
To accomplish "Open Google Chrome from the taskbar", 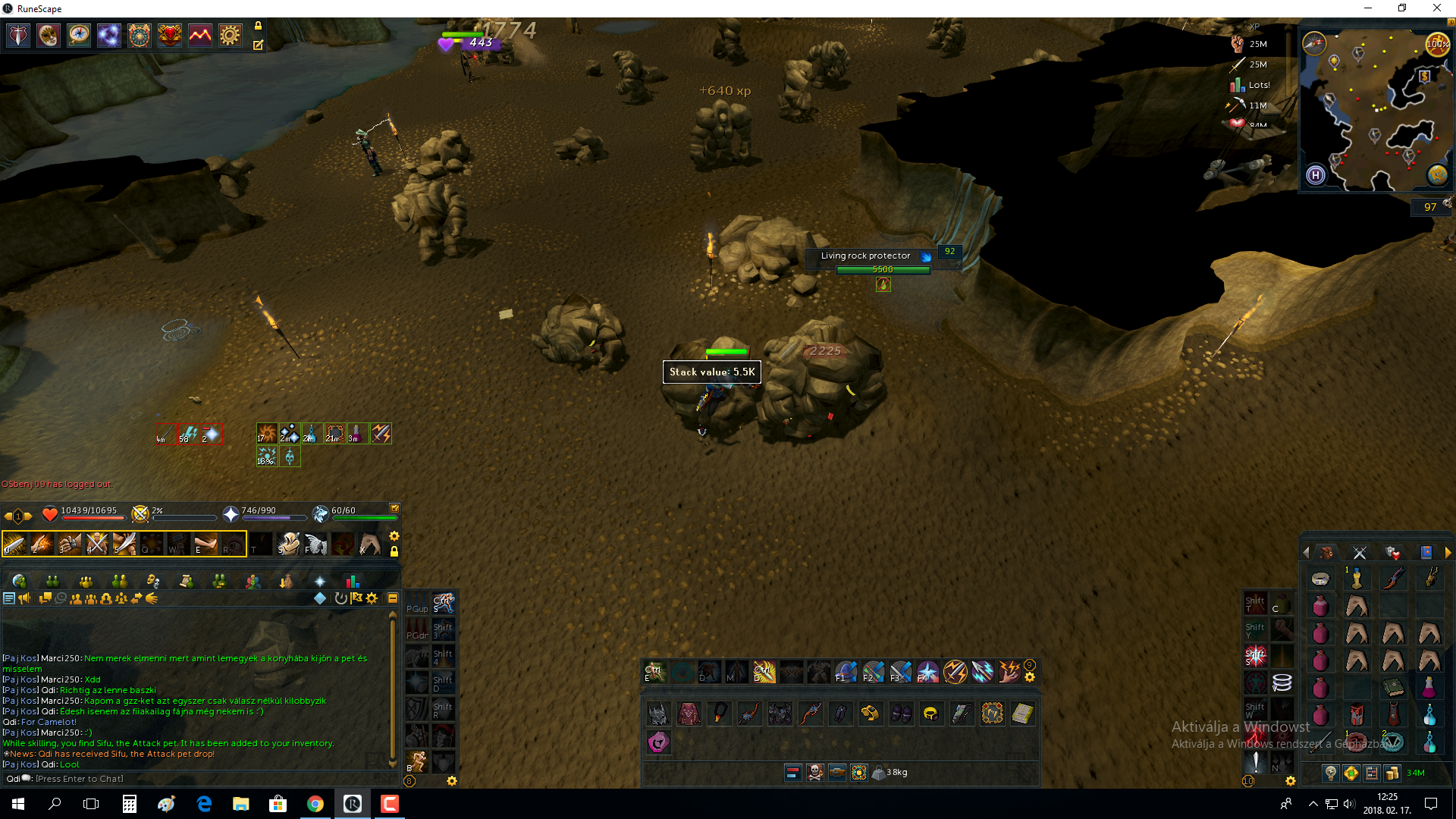I will pyautogui.click(x=315, y=804).
